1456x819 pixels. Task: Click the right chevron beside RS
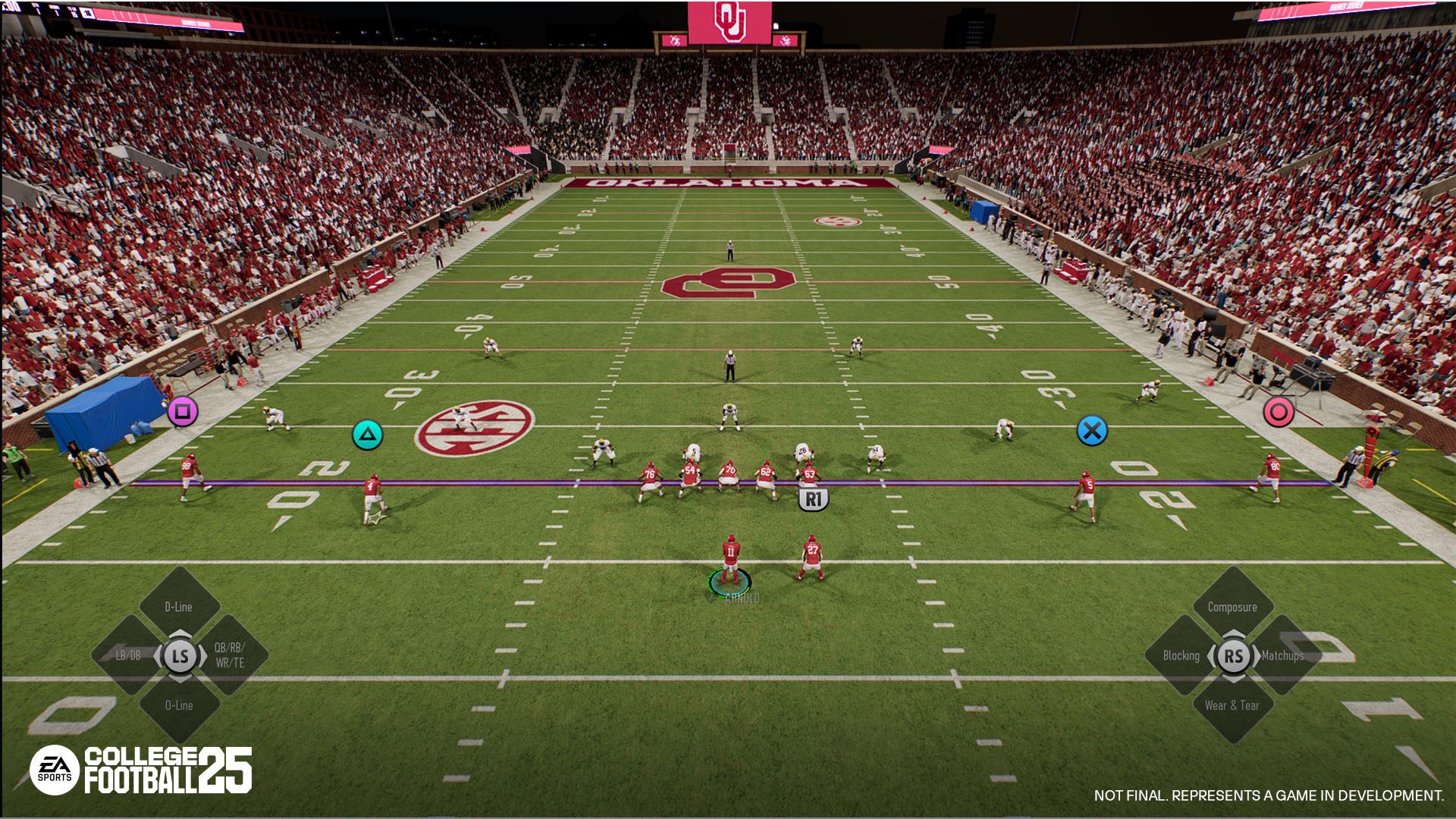[1257, 656]
